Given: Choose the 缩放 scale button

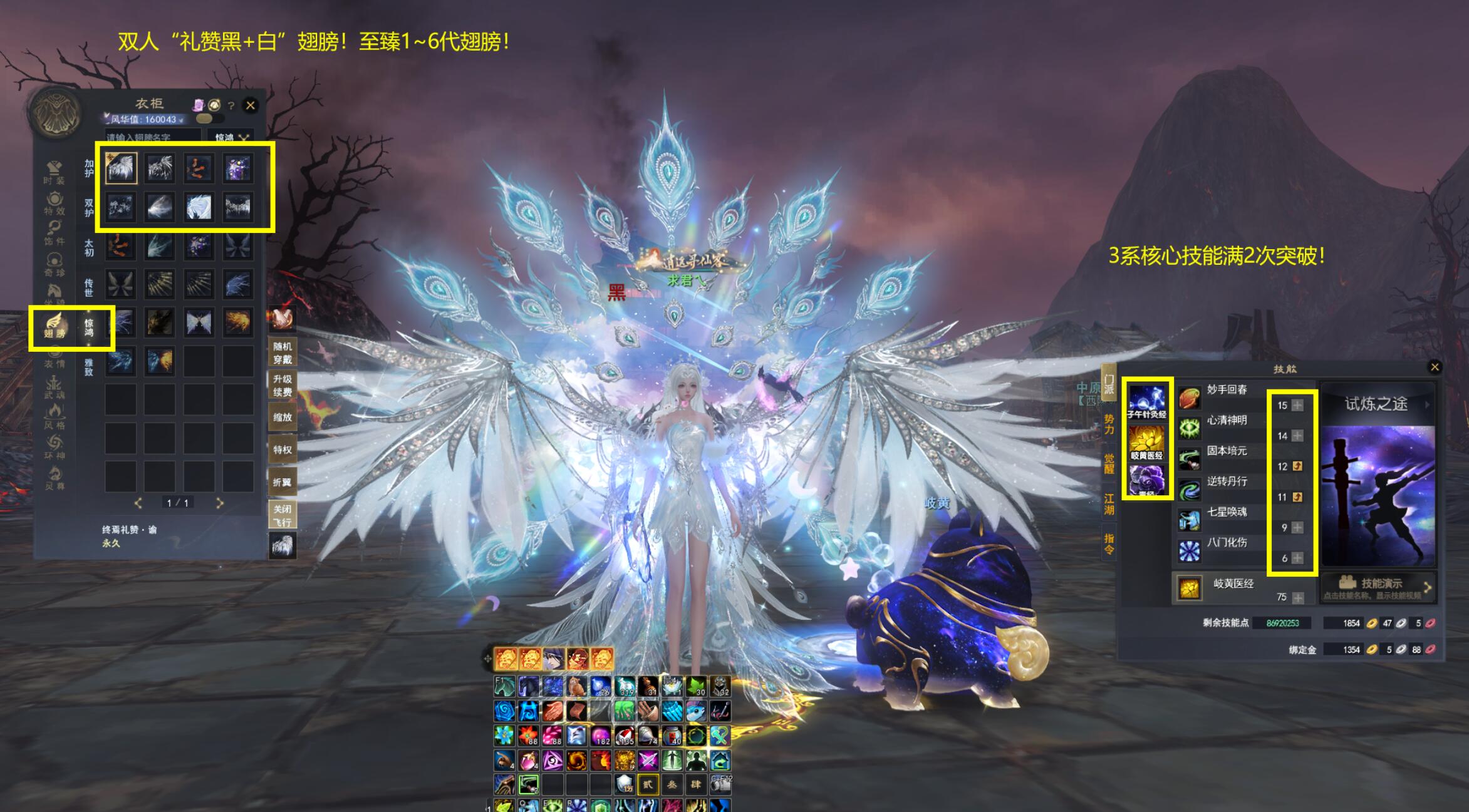Looking at the screenshot, I should [x=282, y=418].
